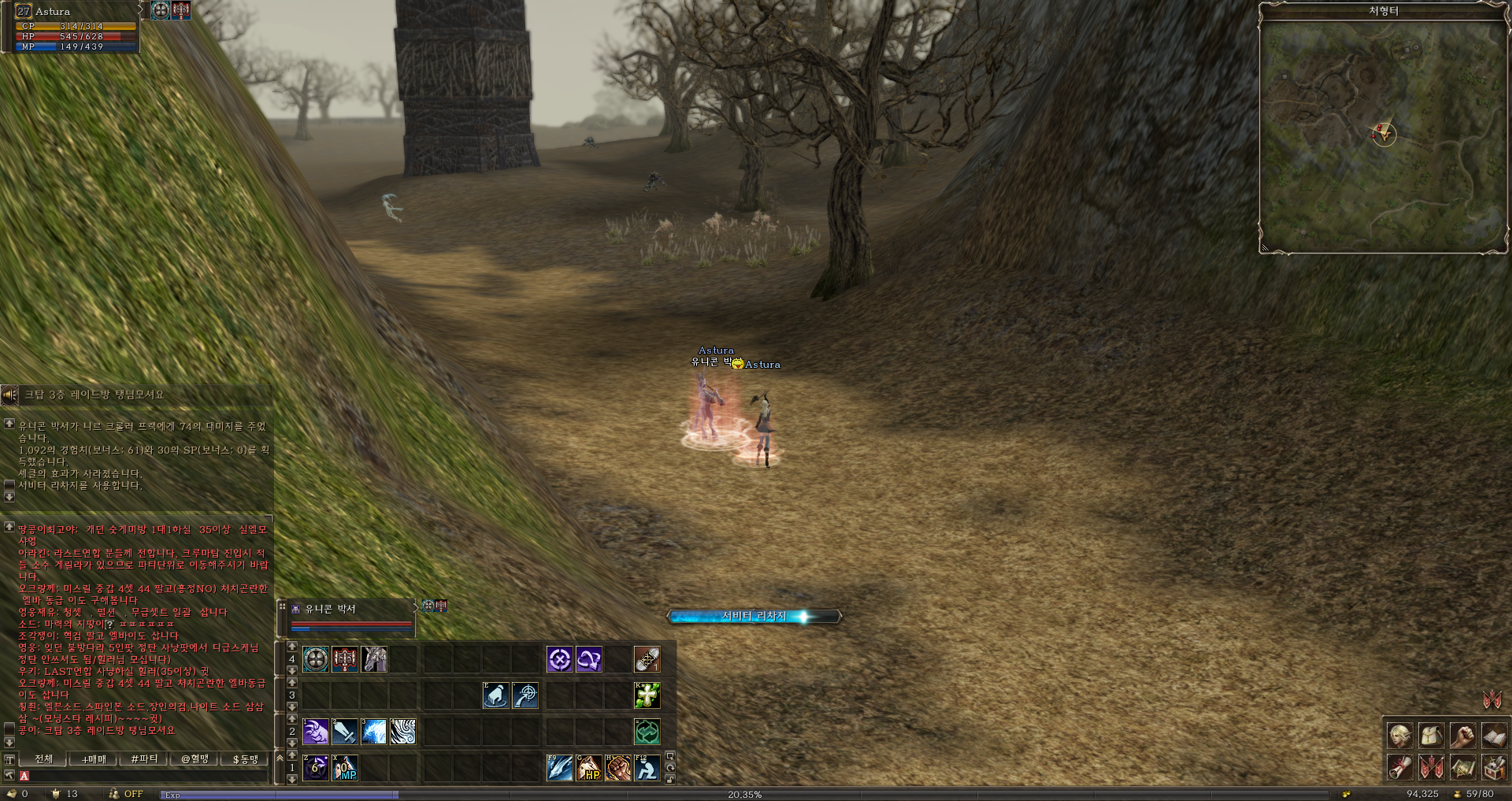Open the quest scroll icon
Screen dimensions: 1512x801
pyautogui.click(x=1399, y=766)
